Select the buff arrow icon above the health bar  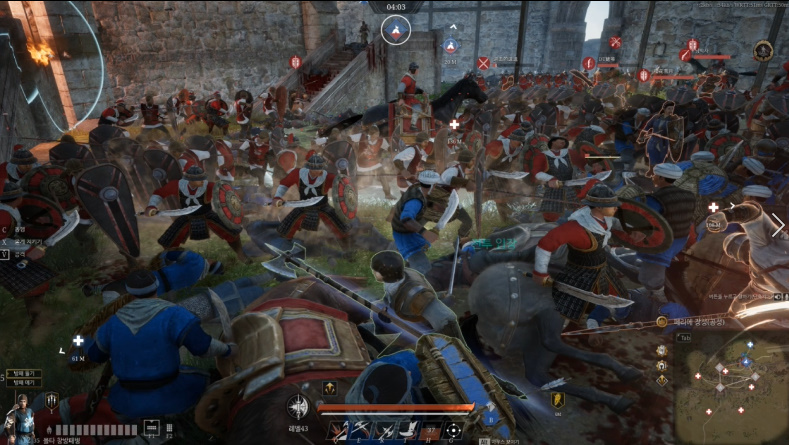coord(328,388)
